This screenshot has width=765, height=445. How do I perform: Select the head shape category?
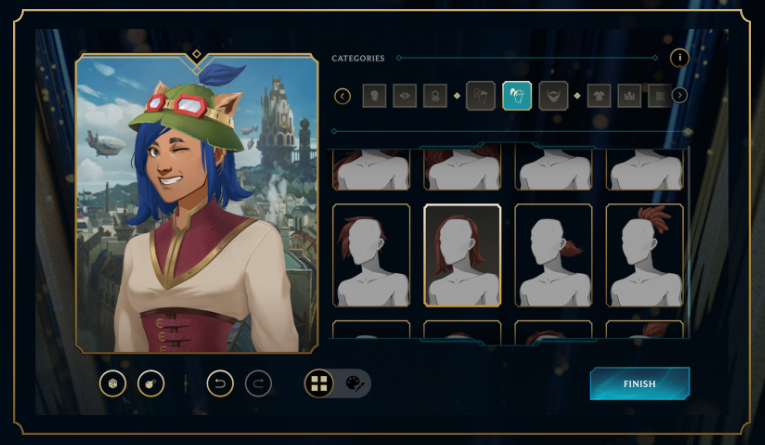[x=376, y=96]
